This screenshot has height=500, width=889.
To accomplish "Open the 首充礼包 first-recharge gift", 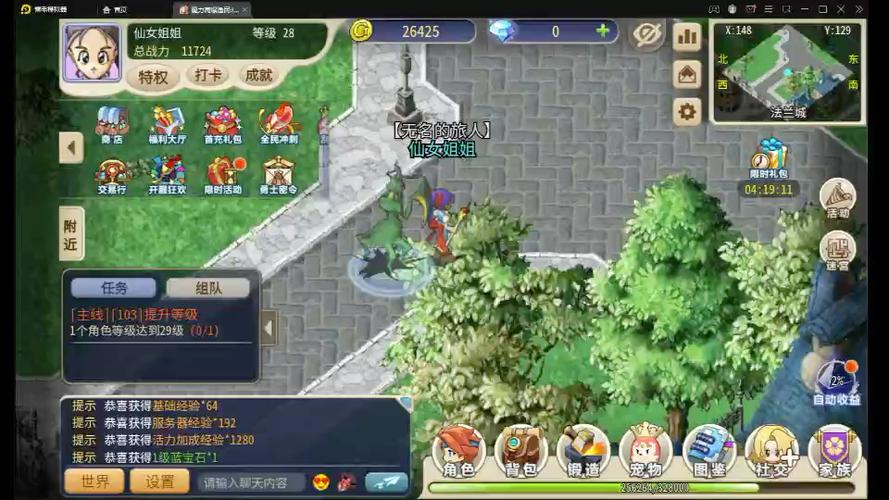I will 222,127.
